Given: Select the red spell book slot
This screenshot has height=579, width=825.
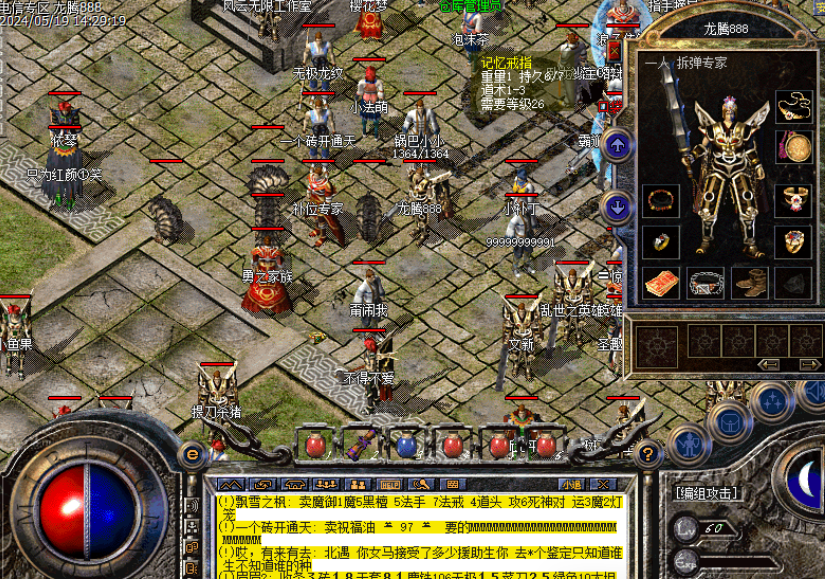Looking at the screenshot, I should [660, 282].
